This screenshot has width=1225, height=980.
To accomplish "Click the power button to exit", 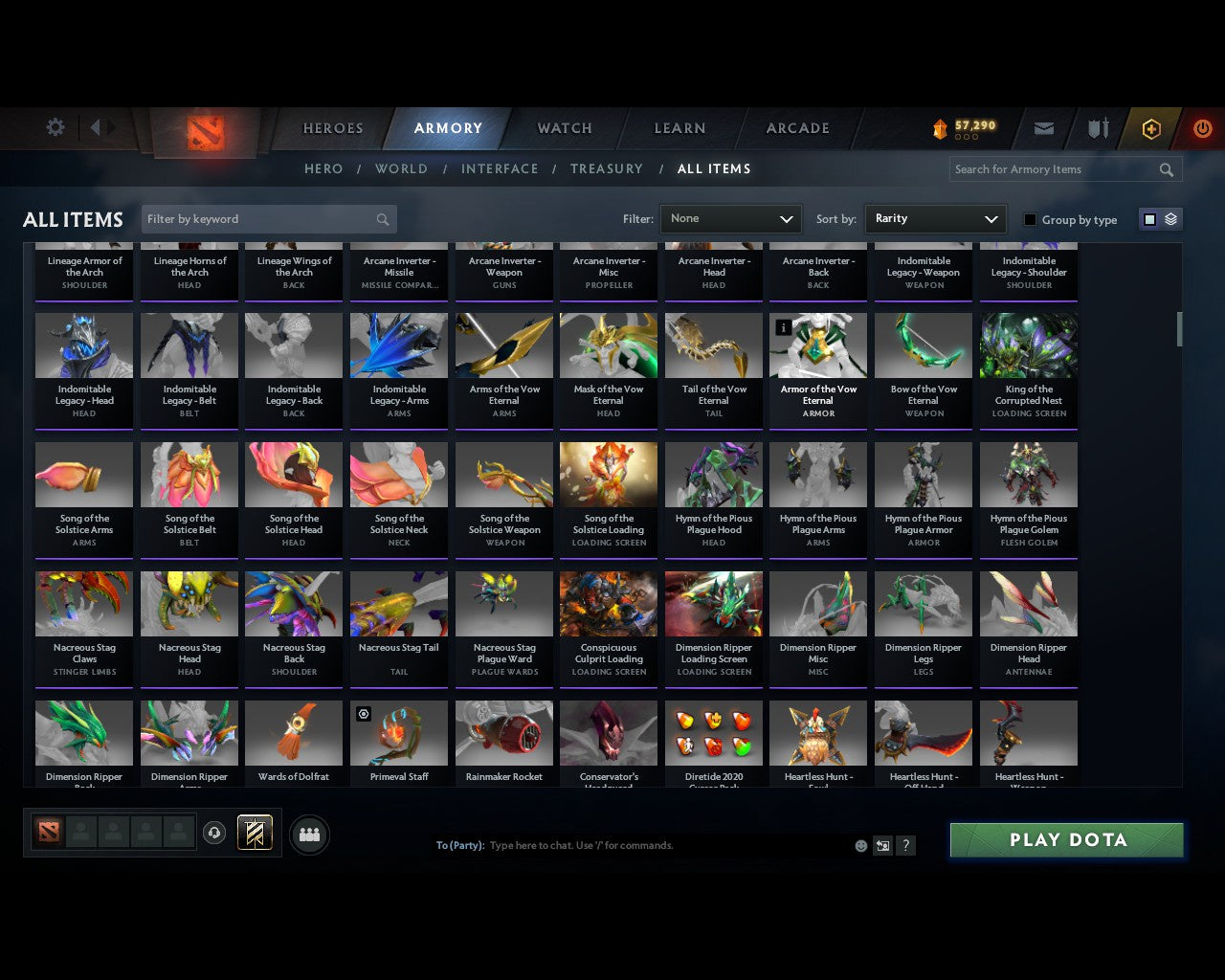I will click(x=1203, y=128).
